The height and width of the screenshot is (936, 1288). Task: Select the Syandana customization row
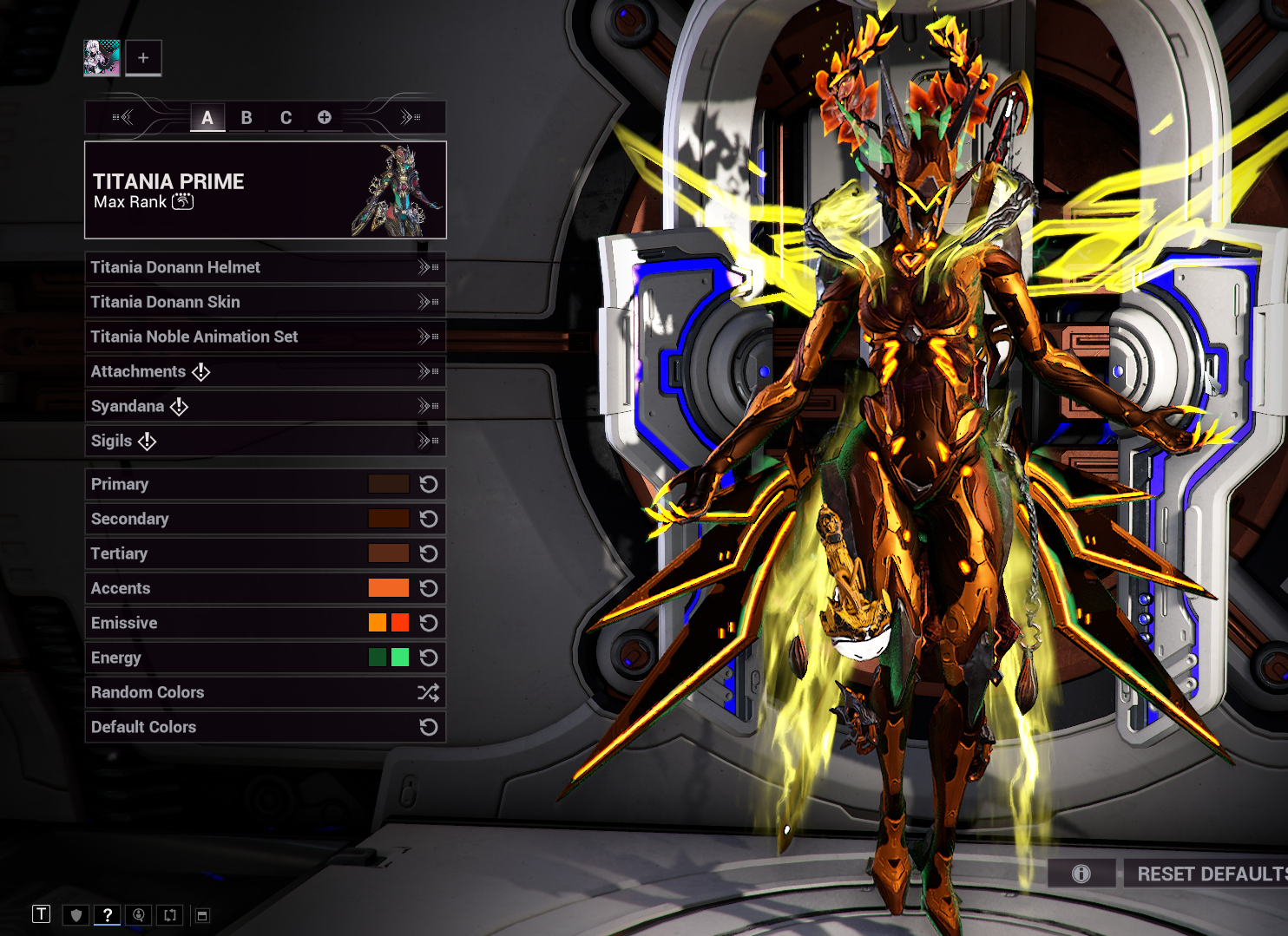point(265,406)
